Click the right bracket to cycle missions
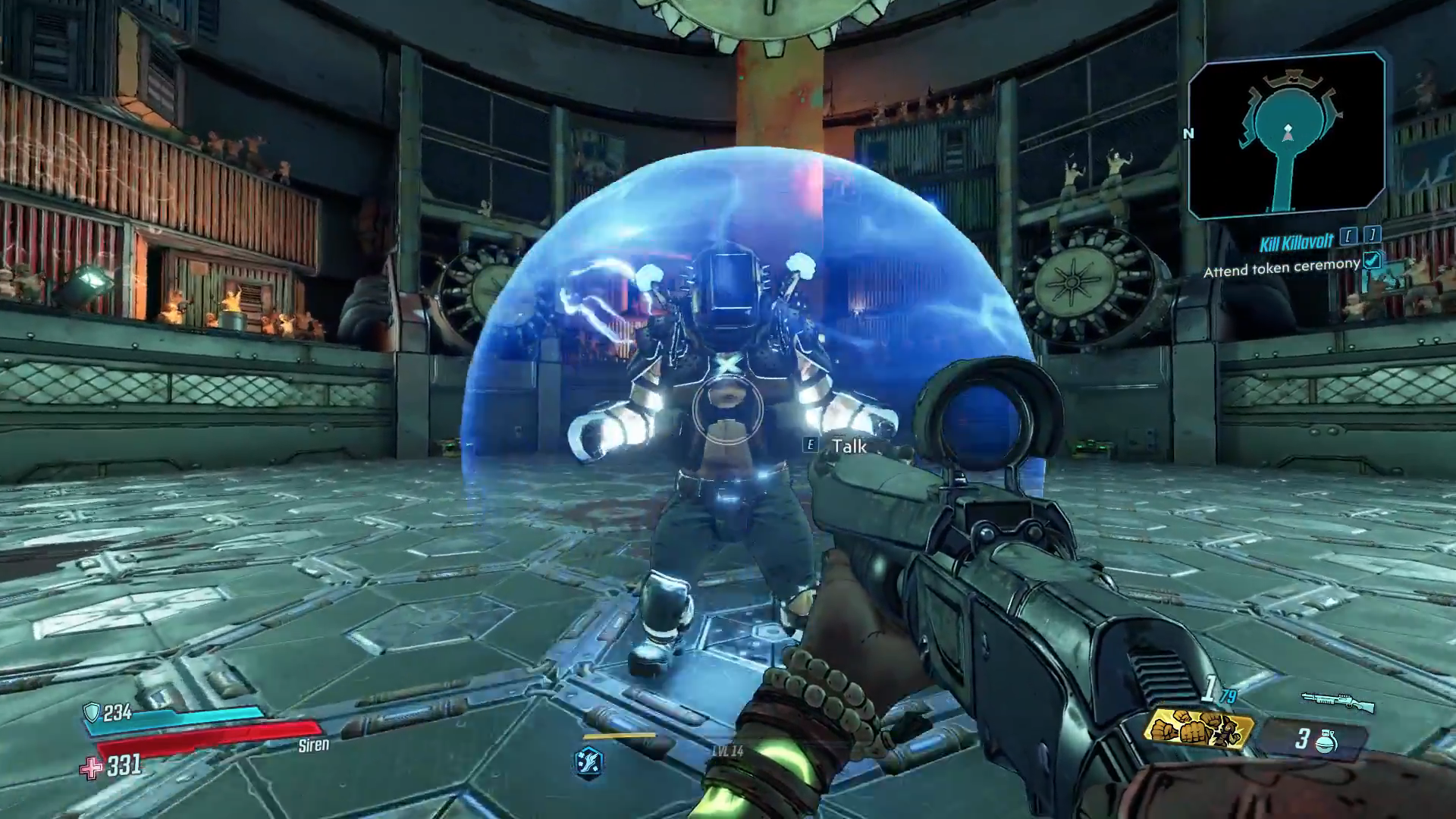This screenshot has height=819, width=1456. (1373, 235)
